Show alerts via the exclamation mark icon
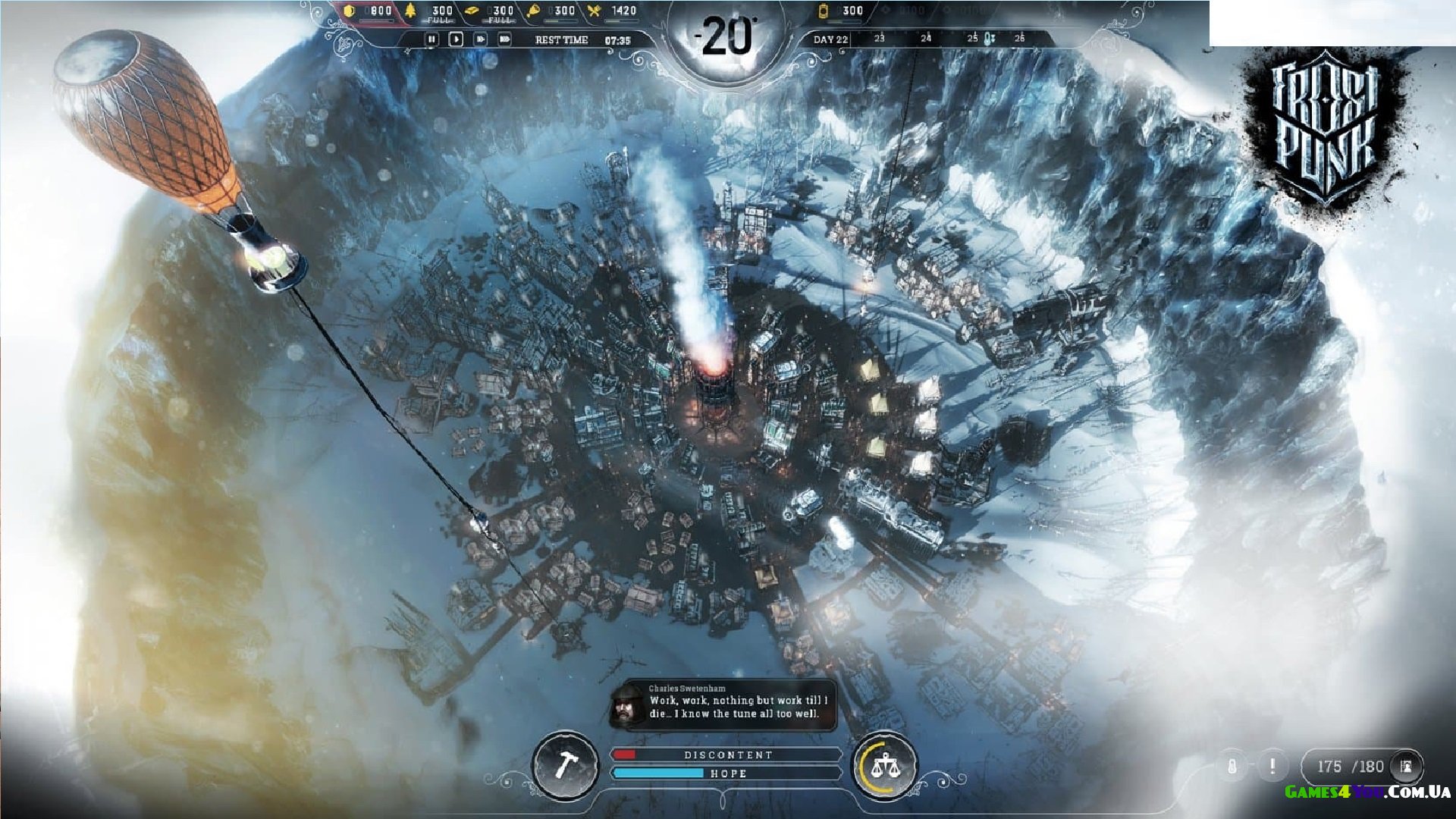 point(1272,766)
